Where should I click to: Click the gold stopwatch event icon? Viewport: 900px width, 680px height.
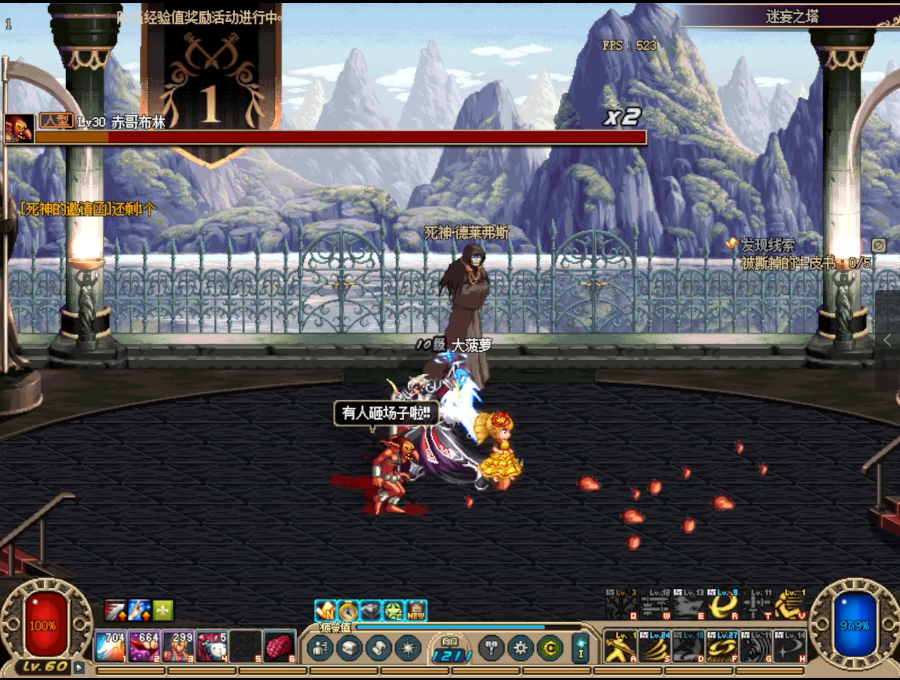348,610
